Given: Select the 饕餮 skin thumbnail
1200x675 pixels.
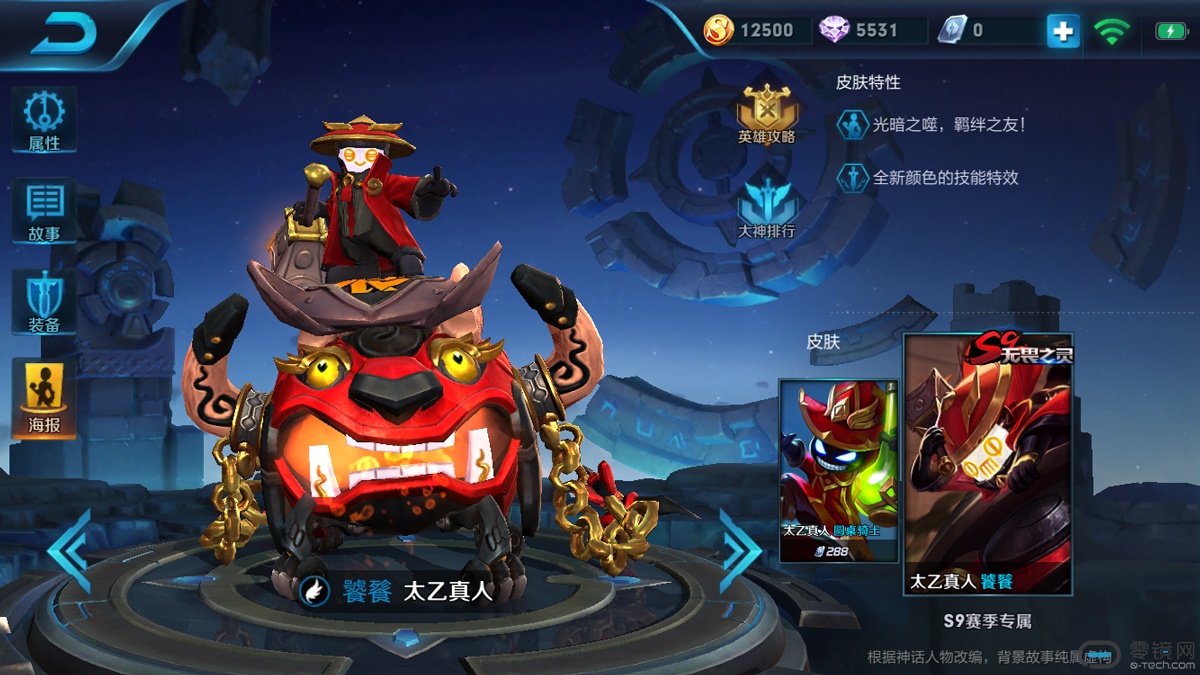Looking at the screenshot, I should coord(988,465).
